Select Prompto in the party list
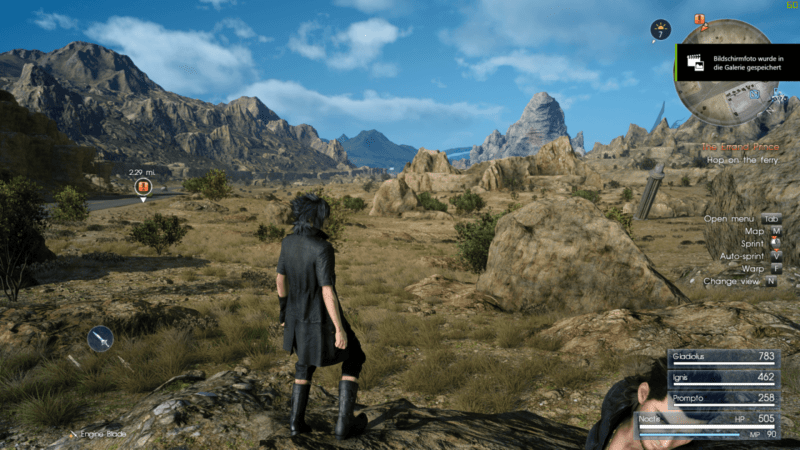Image resolution: width=800 pixels, height=450 pixels. tap(725, 398)
